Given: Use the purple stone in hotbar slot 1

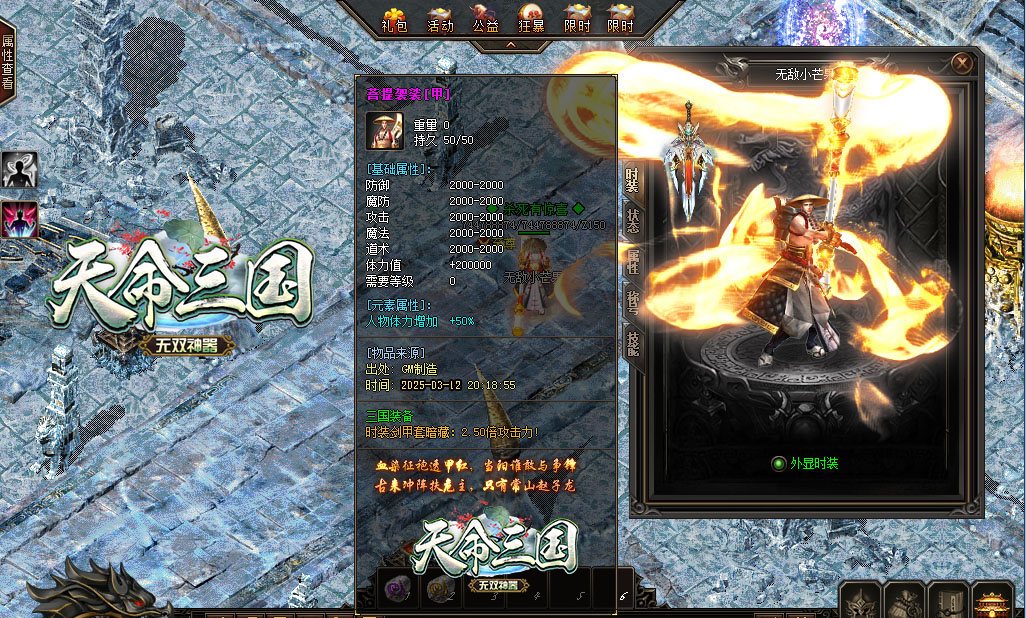Looking at the screenshot, I should (398, 587).
